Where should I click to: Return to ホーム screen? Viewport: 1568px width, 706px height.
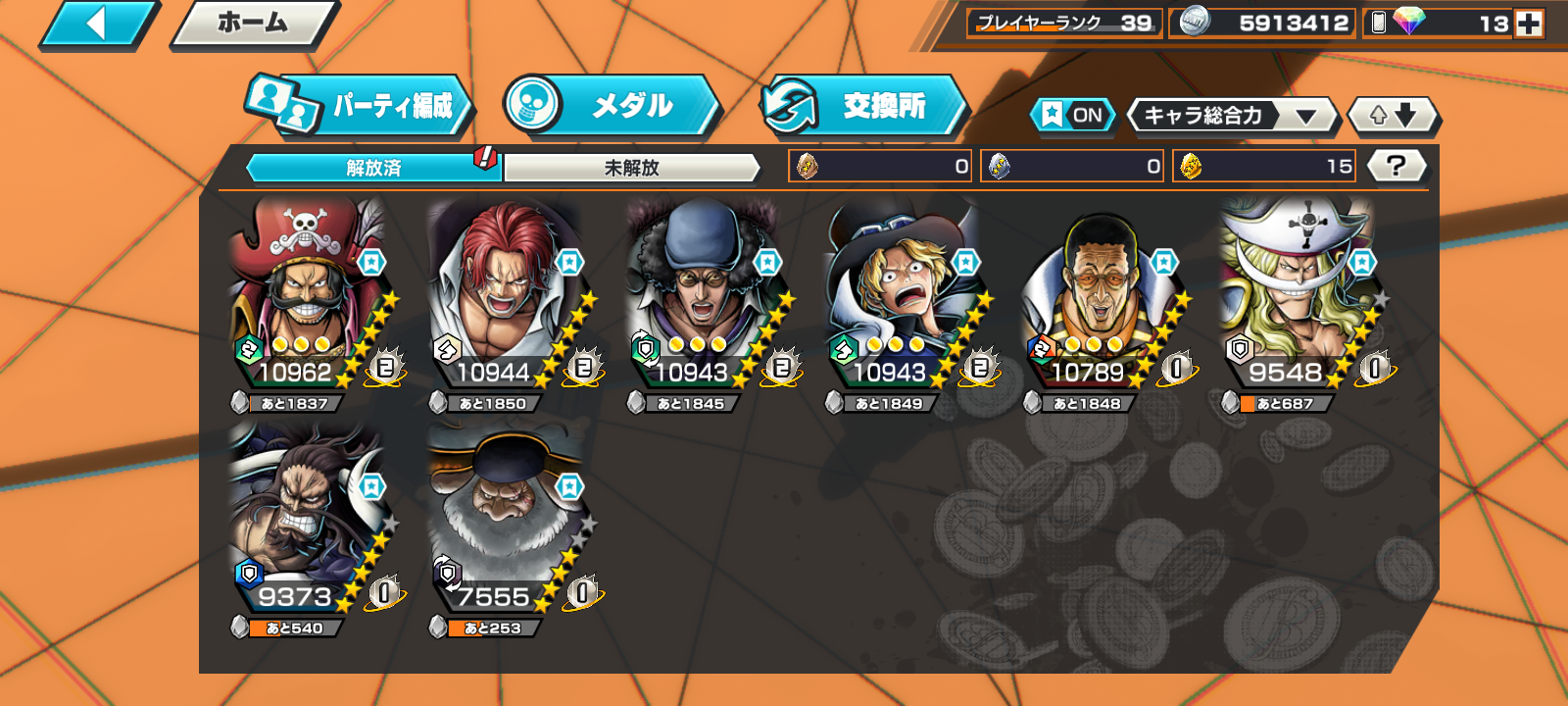[254, 24]
